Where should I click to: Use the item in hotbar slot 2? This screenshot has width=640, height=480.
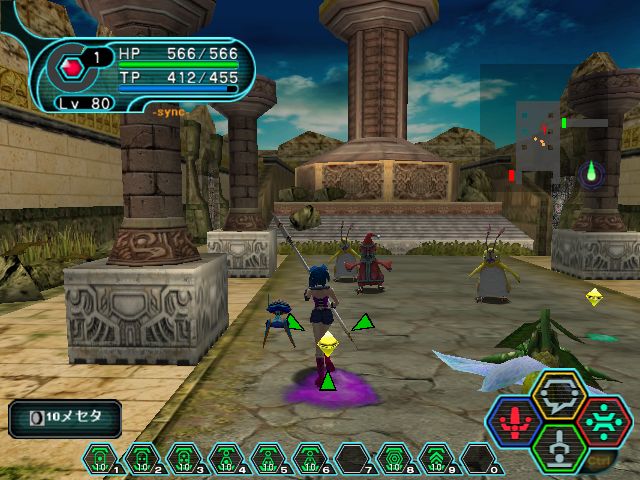[143, 459]
